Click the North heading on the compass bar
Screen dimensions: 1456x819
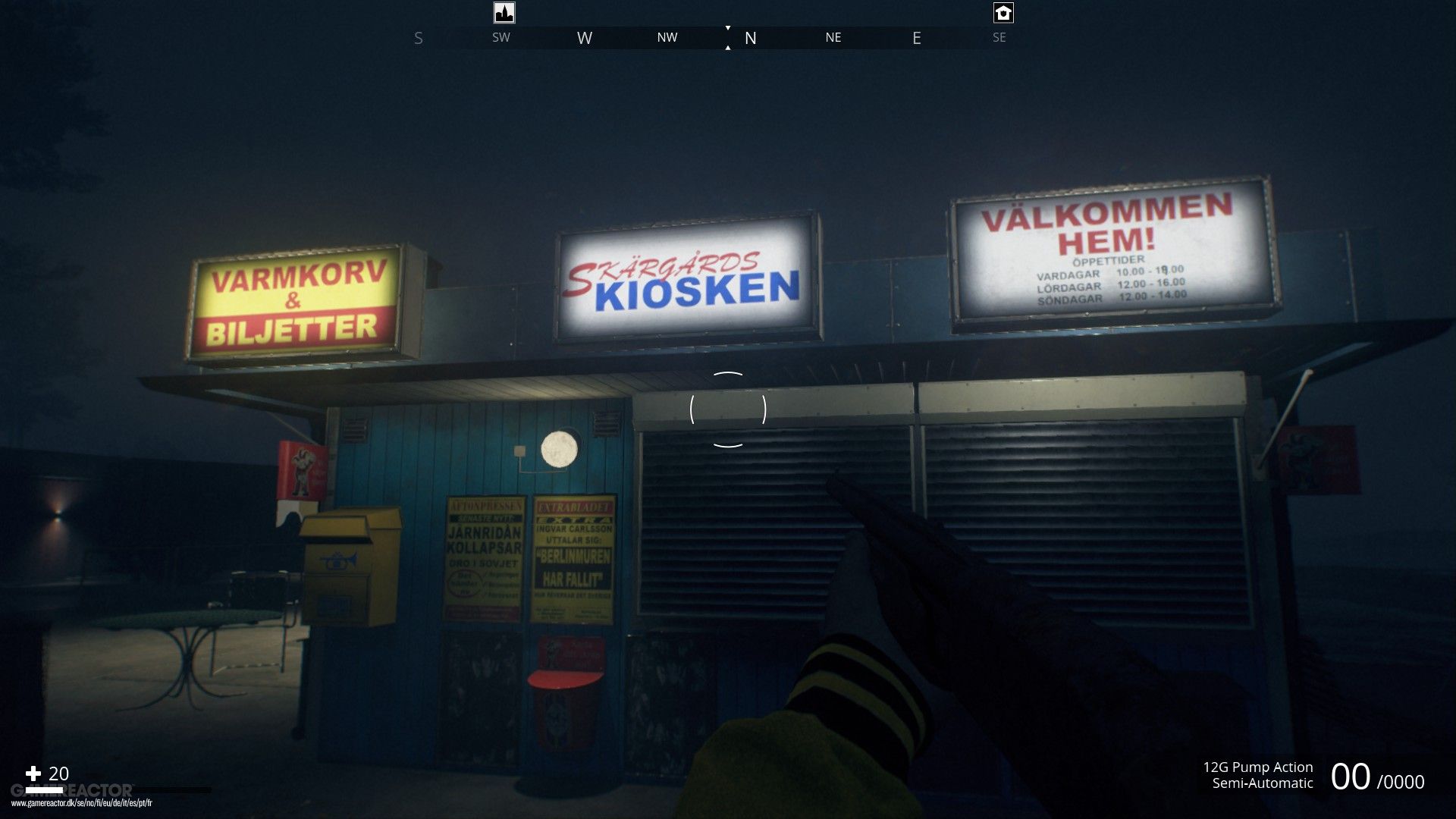(x=750, y=38)
